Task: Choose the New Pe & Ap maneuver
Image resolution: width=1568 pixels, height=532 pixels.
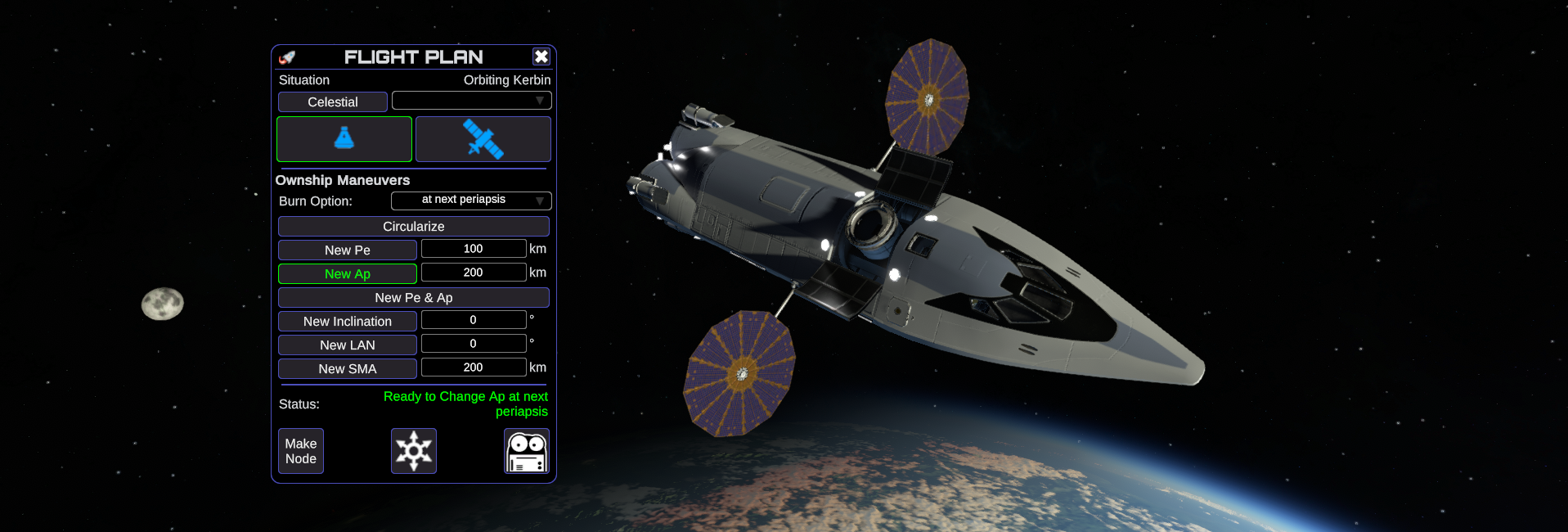Action: 413,298
